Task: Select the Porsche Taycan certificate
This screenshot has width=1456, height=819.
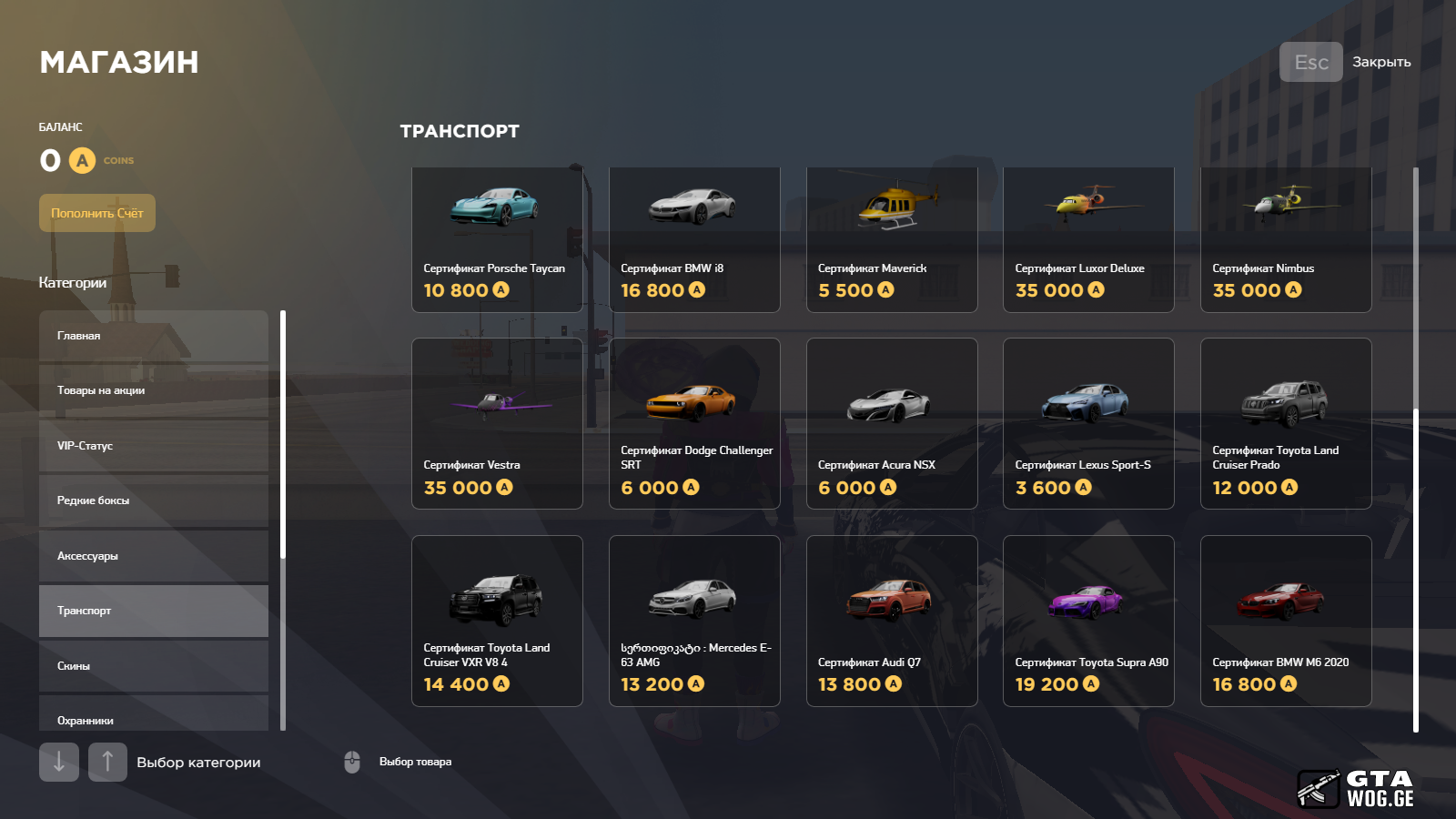Action: coord(497,239)
